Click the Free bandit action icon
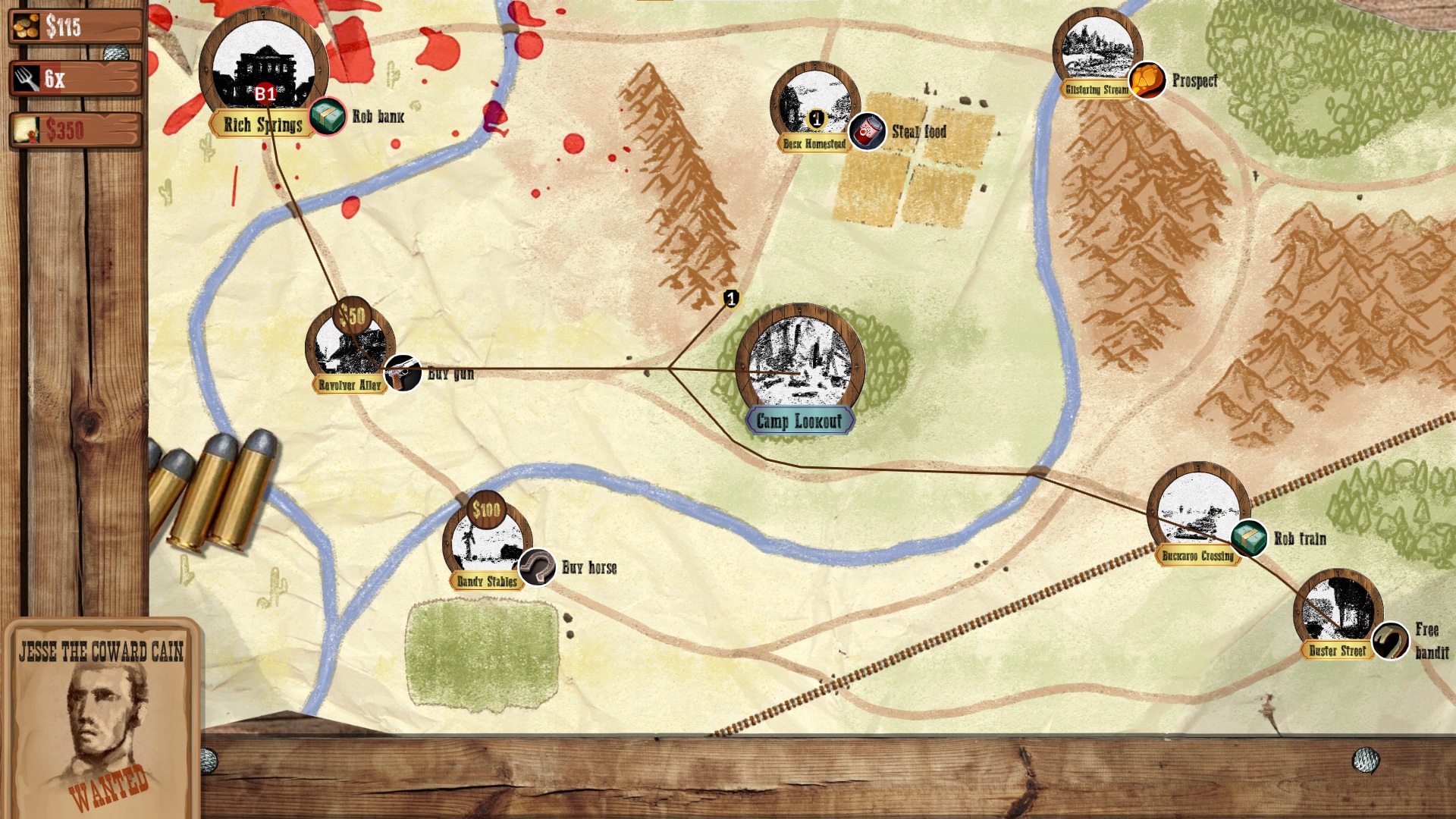1456x819 pixels. click(x=1391, y=642)
